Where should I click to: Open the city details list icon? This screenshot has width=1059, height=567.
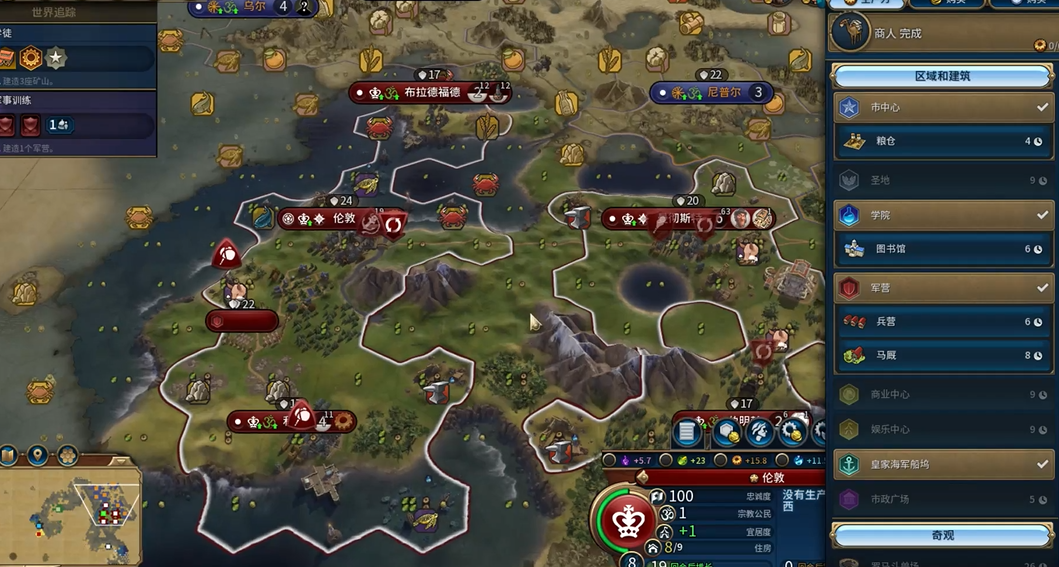click(x=687, y=433)
